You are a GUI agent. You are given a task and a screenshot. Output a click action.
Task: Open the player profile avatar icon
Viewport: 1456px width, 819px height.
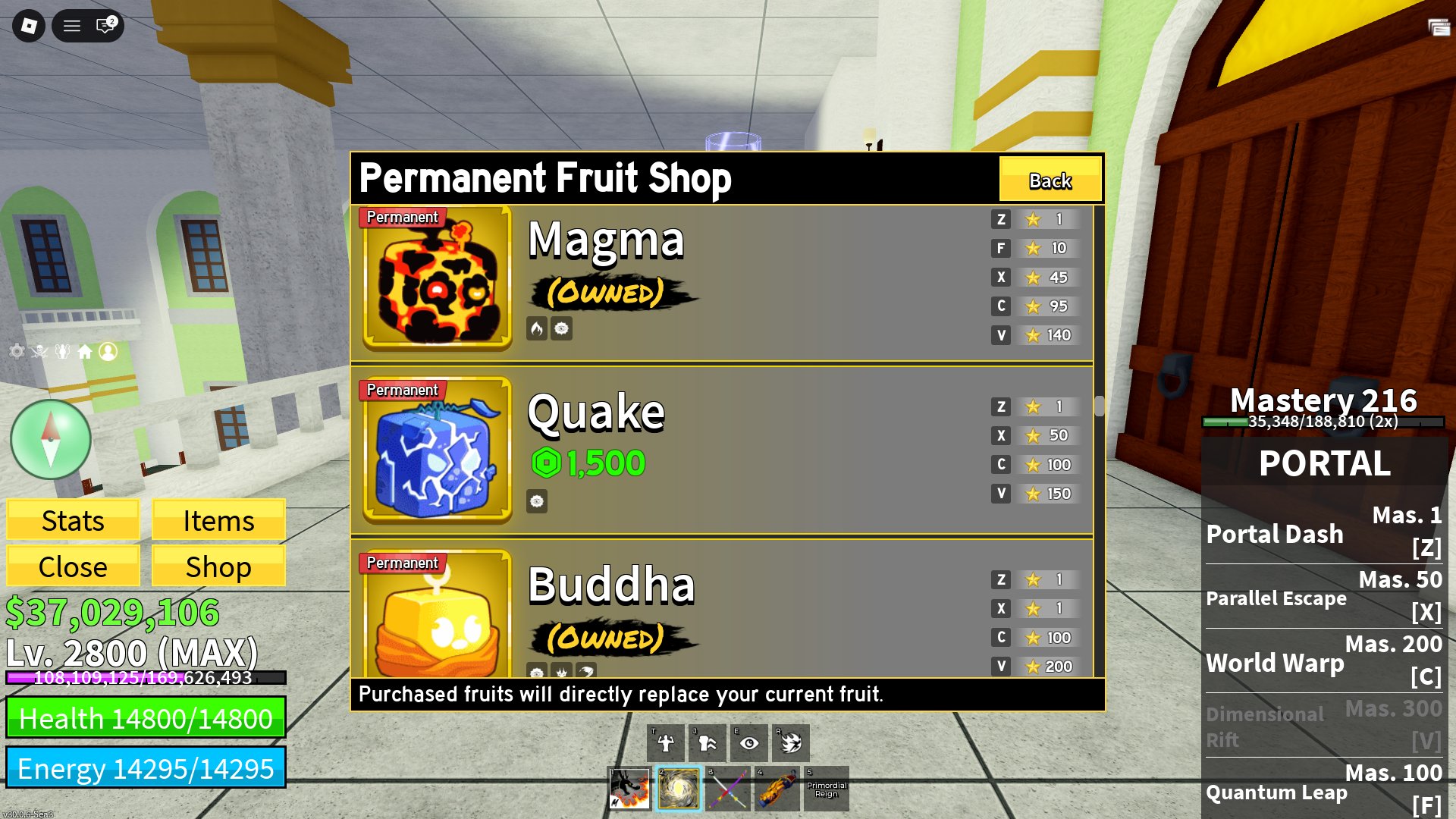[108, 353]
